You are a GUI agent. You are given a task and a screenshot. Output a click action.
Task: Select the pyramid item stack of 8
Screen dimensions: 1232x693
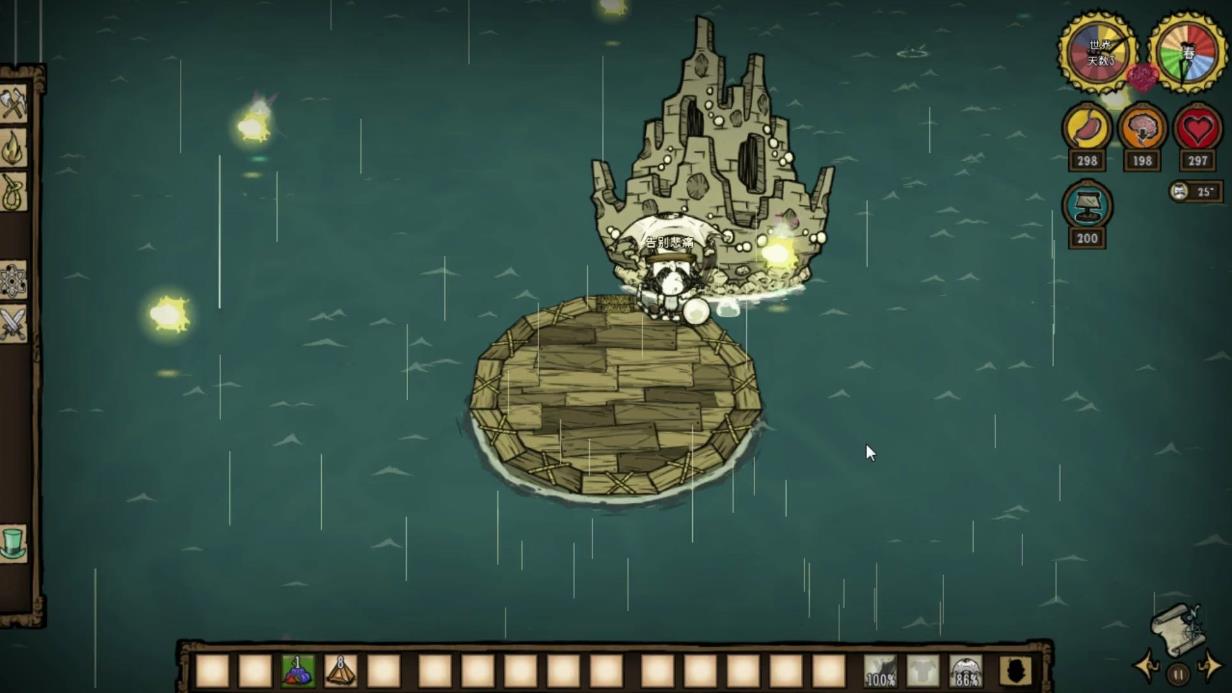tap(341, 670)
